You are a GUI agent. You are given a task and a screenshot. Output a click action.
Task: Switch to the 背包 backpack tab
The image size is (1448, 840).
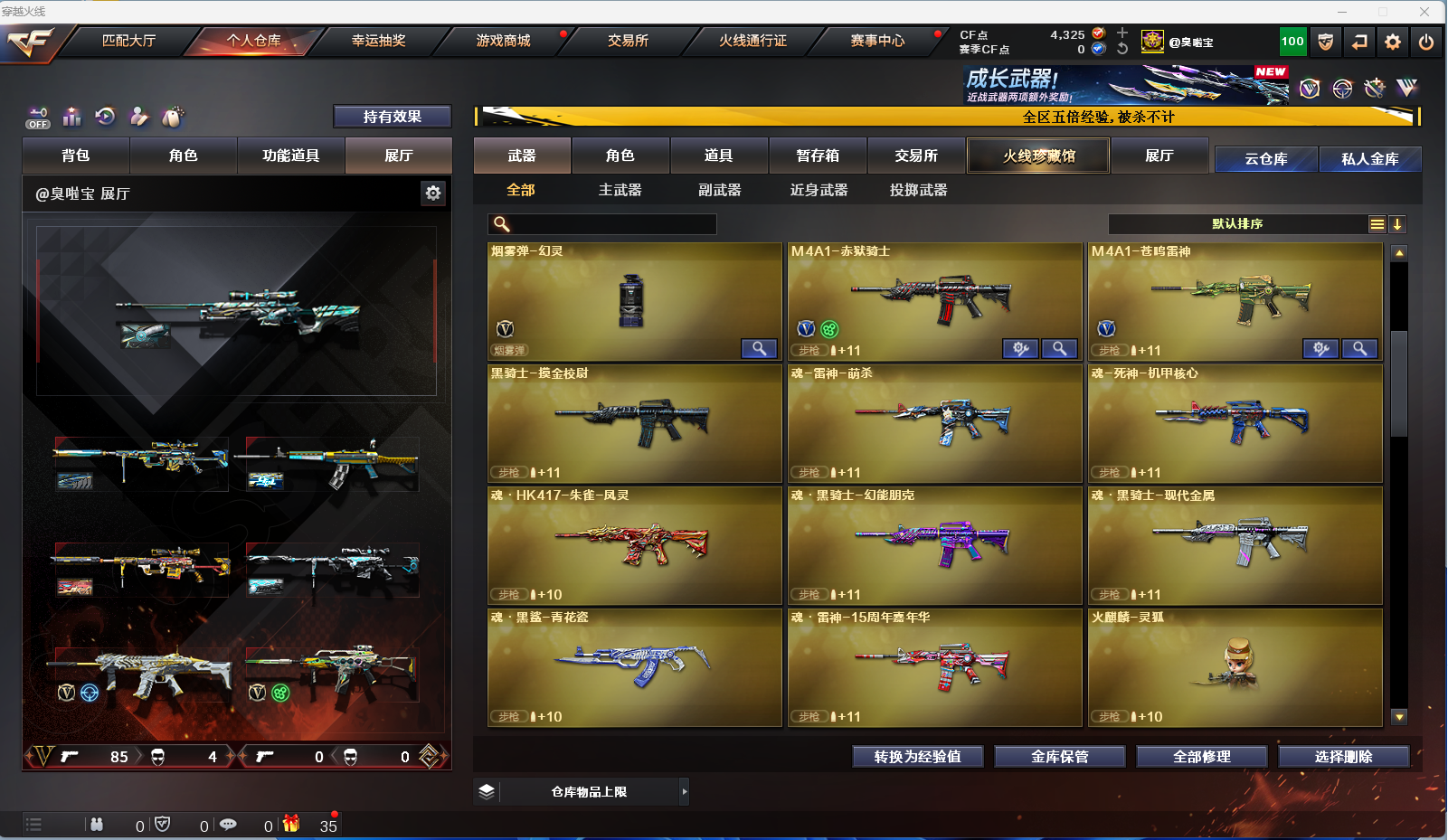pos(76,156)
